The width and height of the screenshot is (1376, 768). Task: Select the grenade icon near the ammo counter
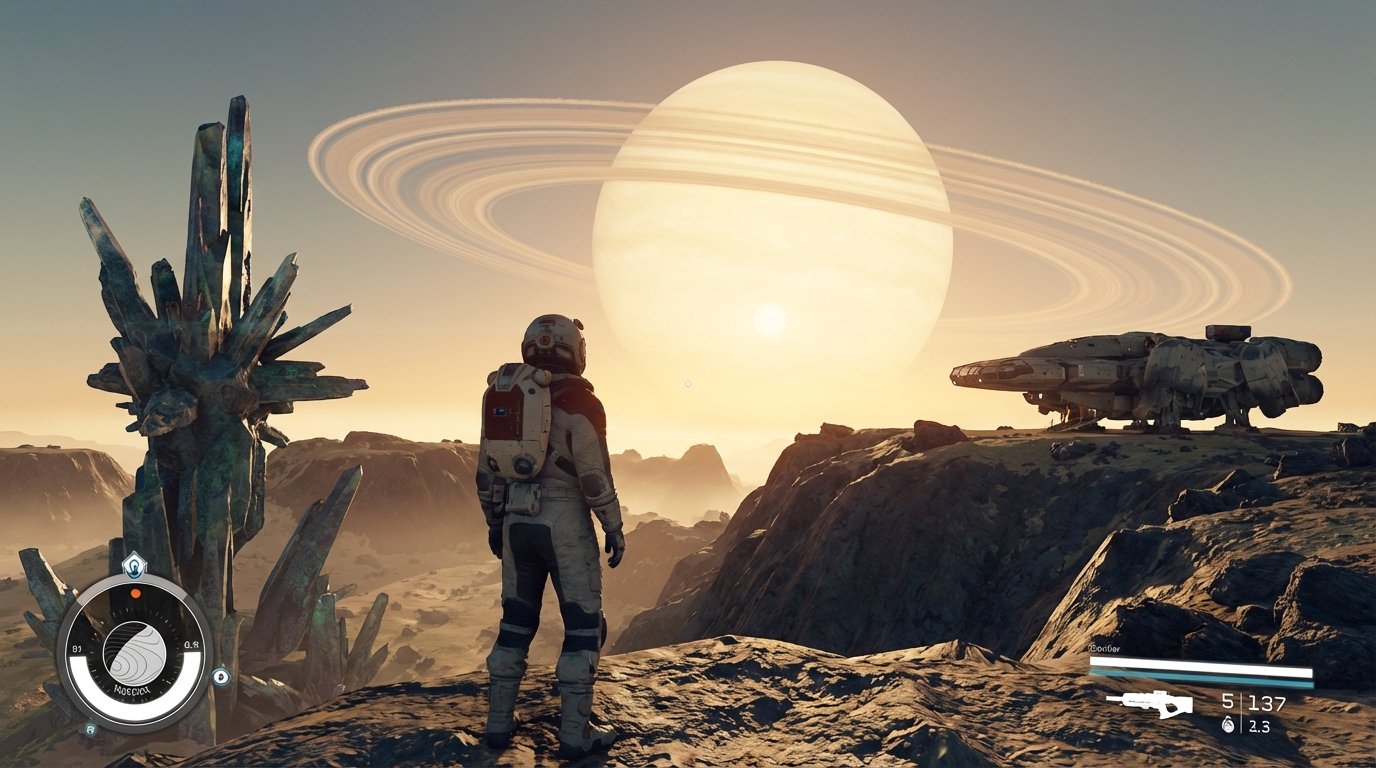tap(1229, 724)
